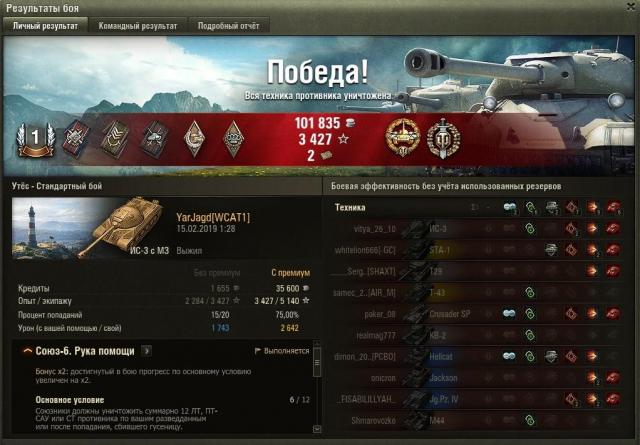Collapse the Союз-6. Рука помощи mission
This screenshot has height=445, width=640.
click(25, 351)
